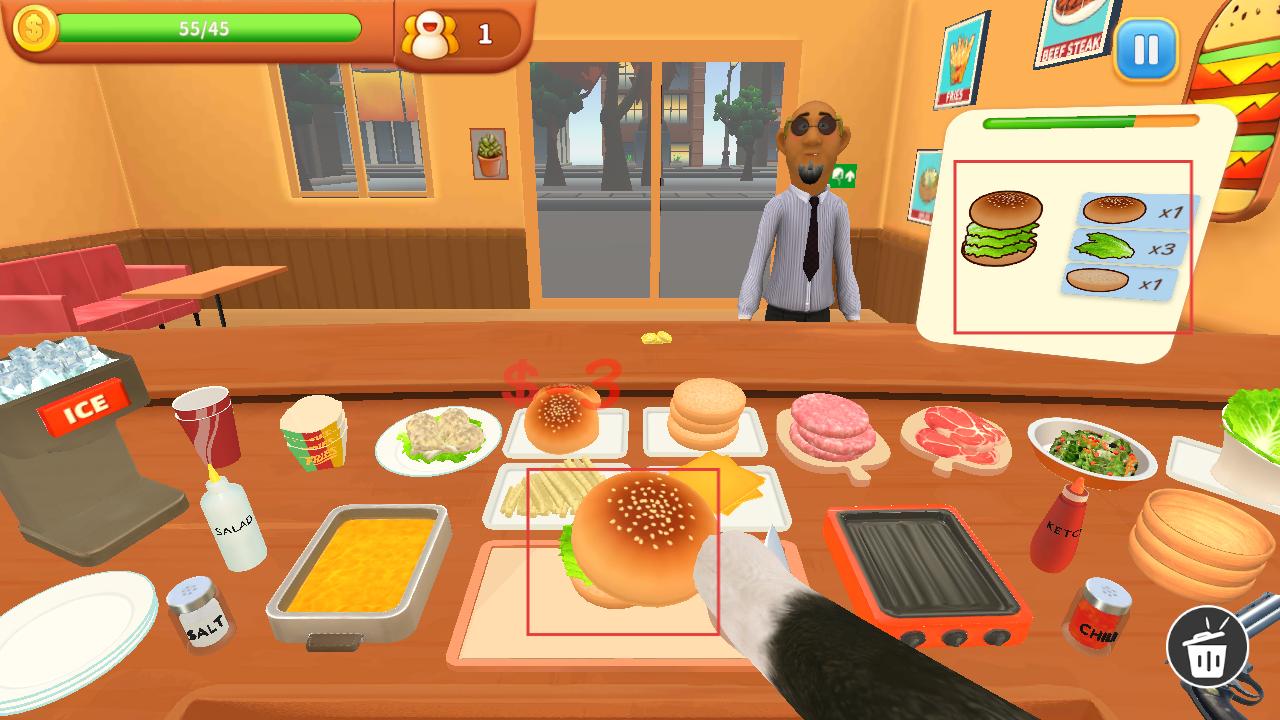Grab the salad dressing bottle
This screenshot has height=720, width=1280.
(x=233, y=520)
